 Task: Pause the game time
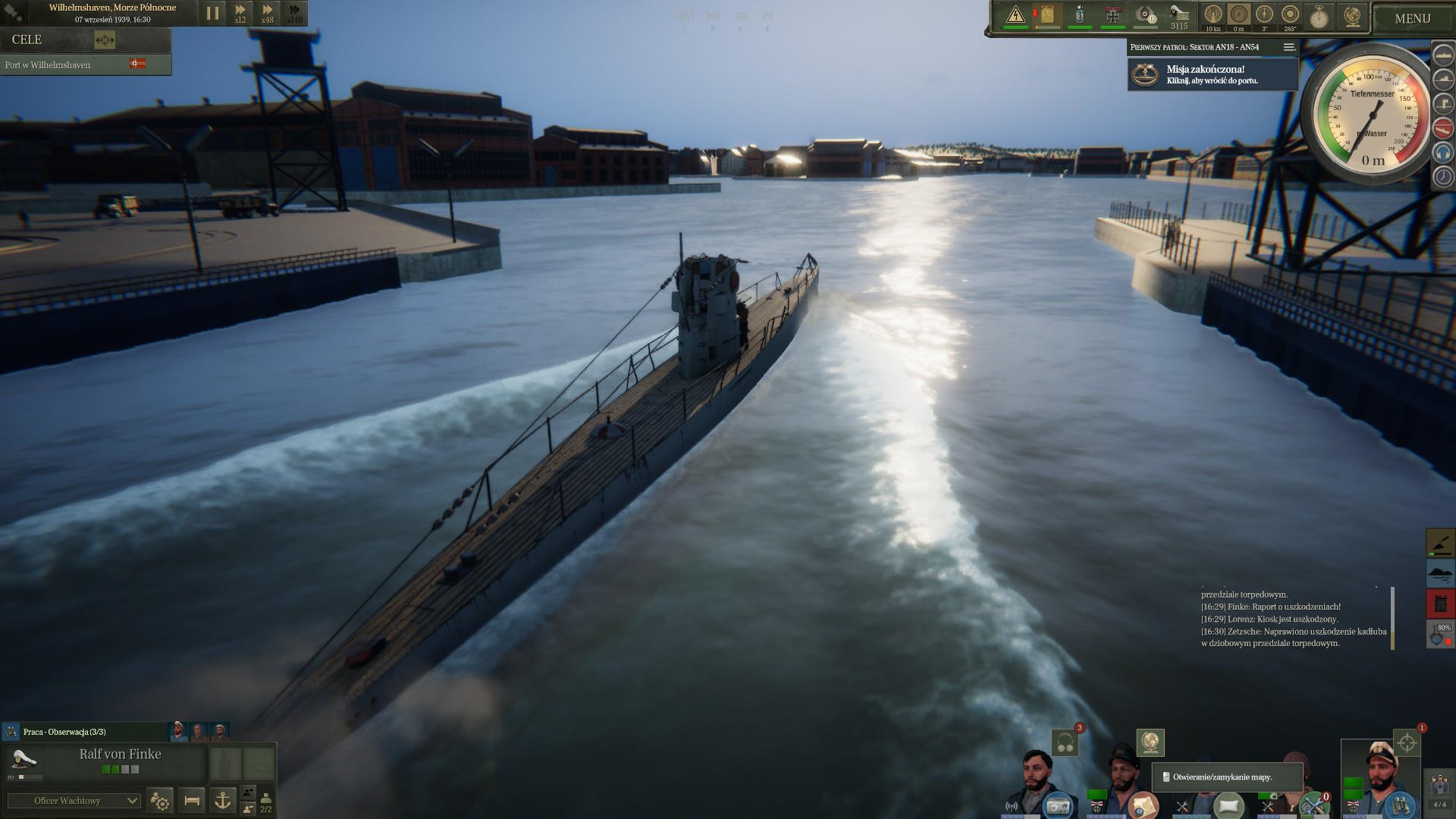pyautogui.click(x=212, y=13)
